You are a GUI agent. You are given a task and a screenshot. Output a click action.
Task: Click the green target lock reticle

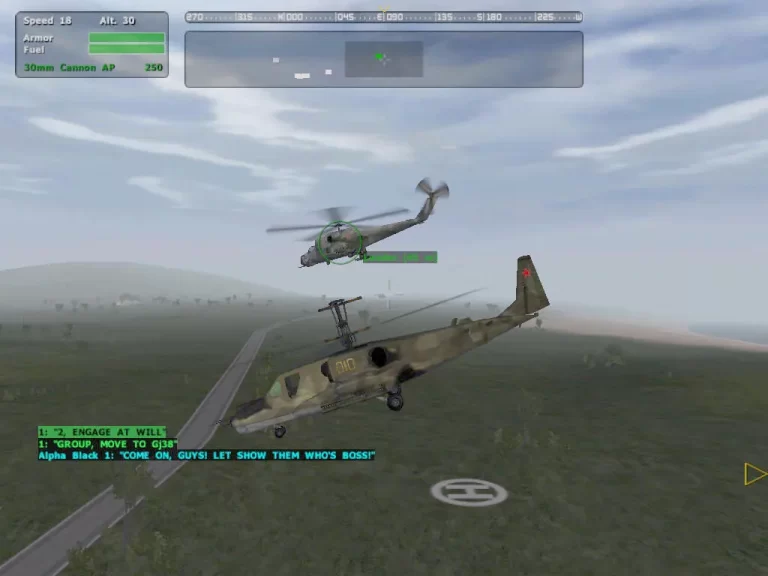(340, 243)
